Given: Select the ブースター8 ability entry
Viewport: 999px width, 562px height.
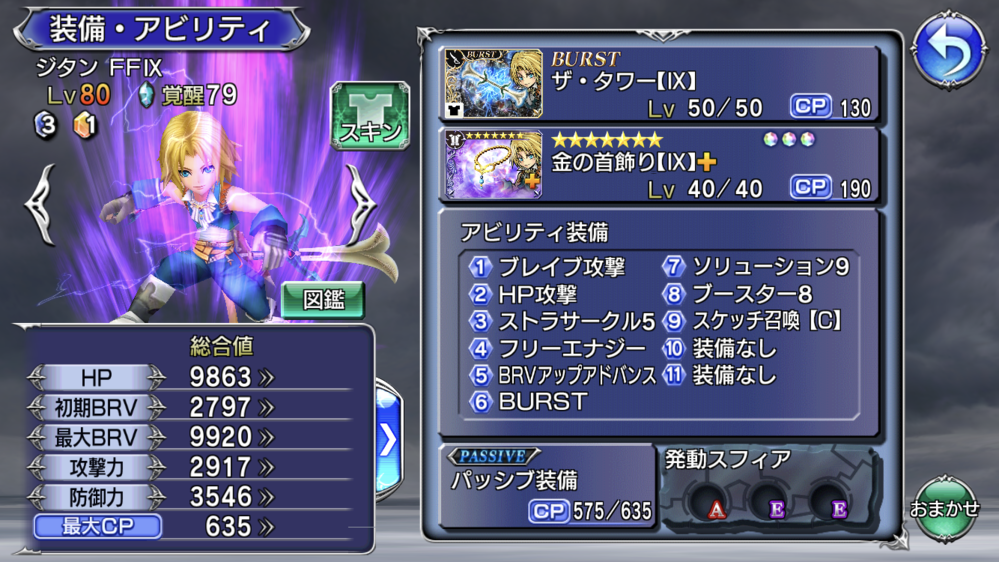Looking at the screenshot, I should click(x=749, y=294).
